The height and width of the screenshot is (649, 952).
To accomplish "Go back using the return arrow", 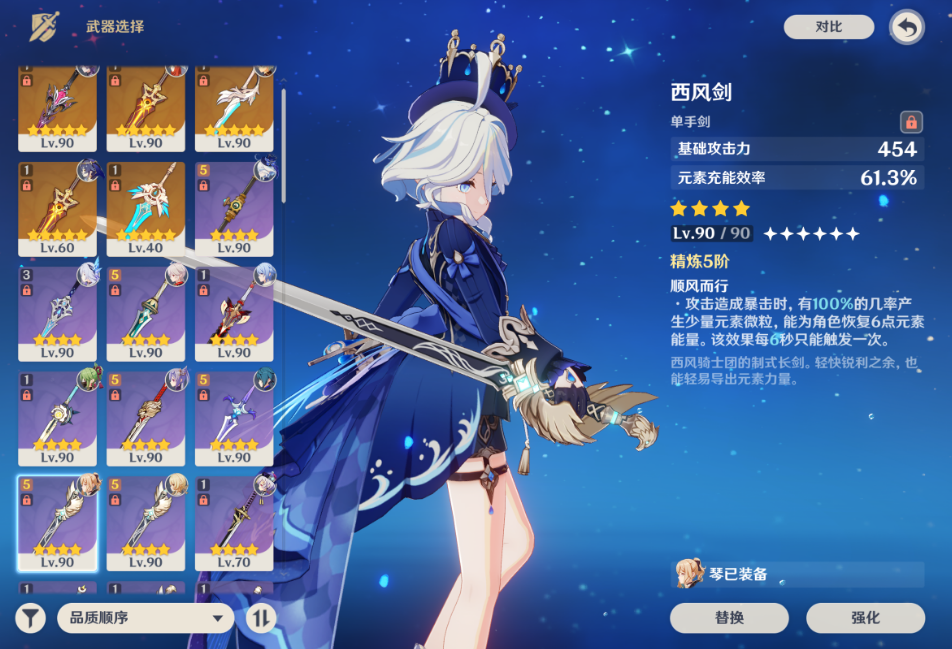I will 907,27.
